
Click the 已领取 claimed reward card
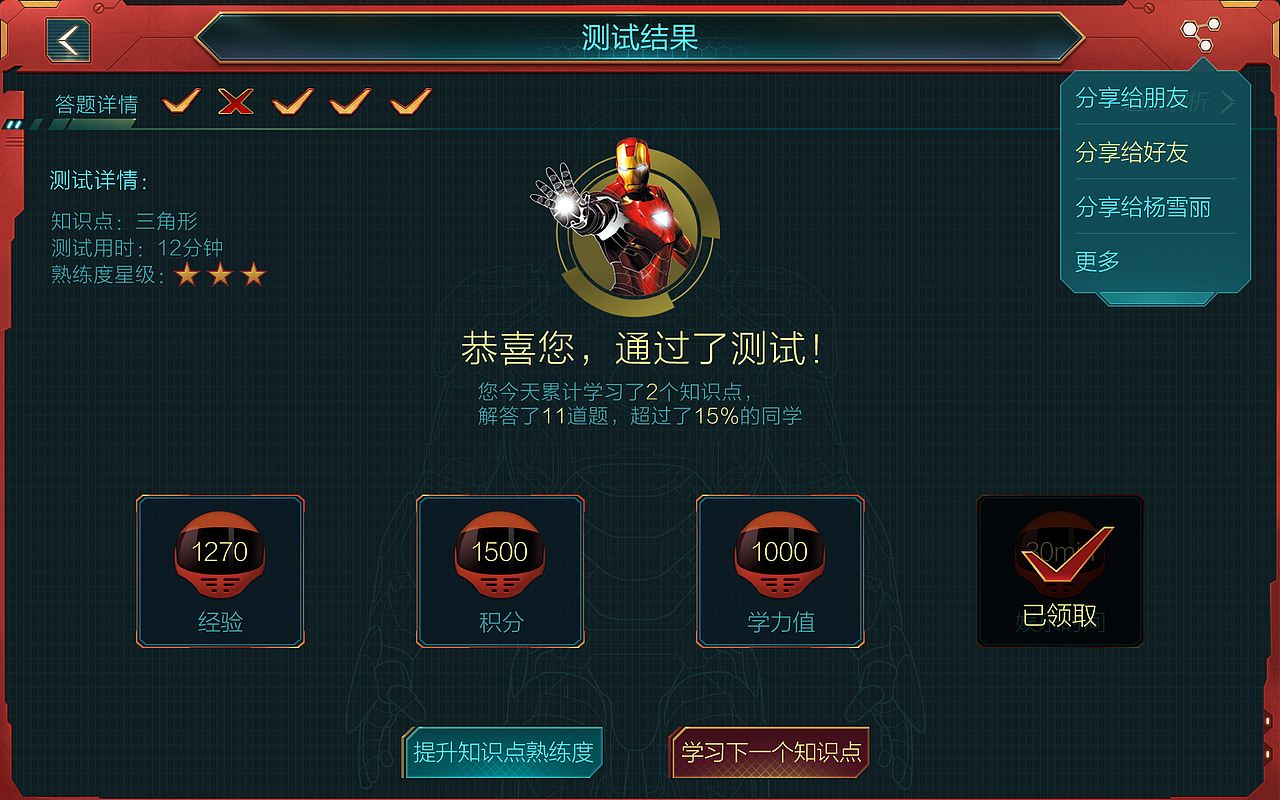click(x=1060, y=570)
